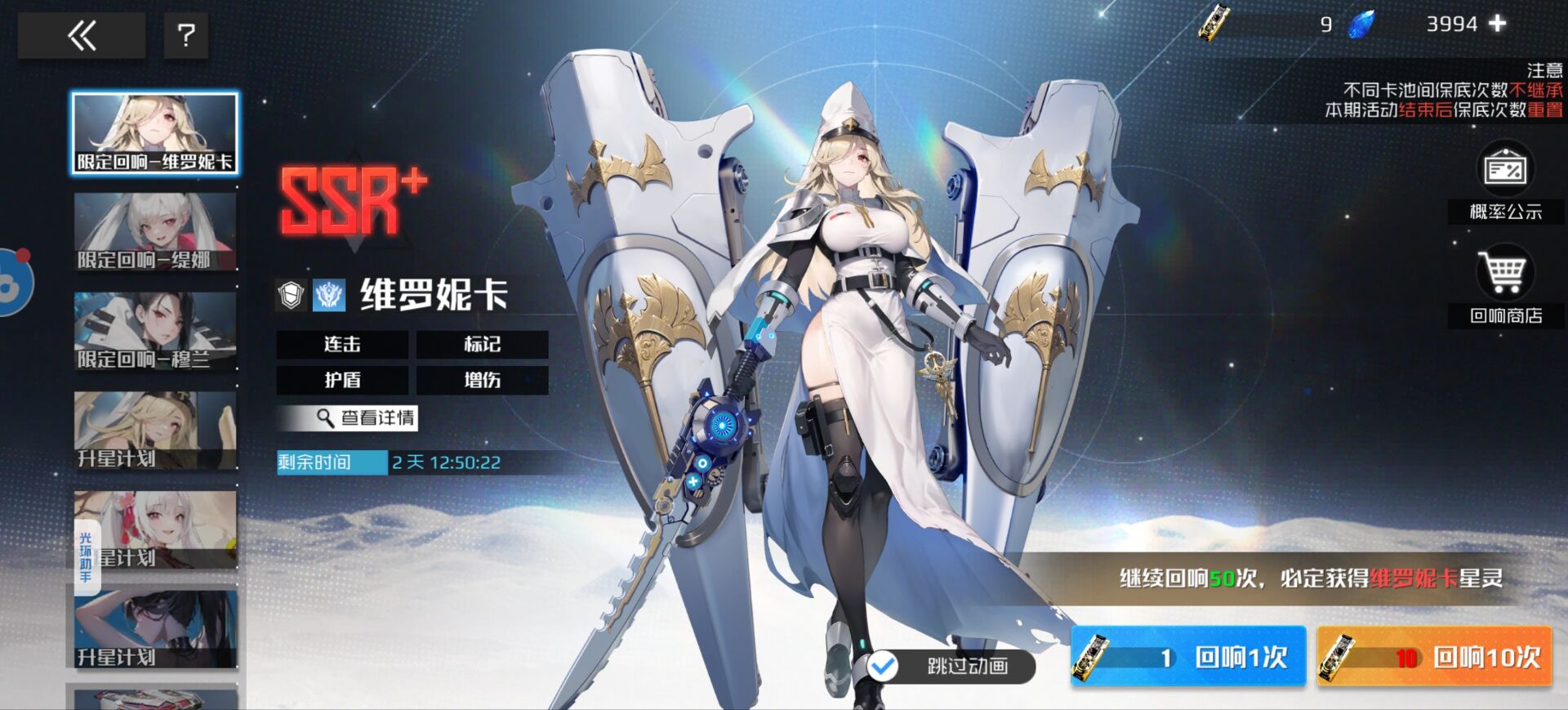Open the 光环助手 side overlay tab

[86, 557]
